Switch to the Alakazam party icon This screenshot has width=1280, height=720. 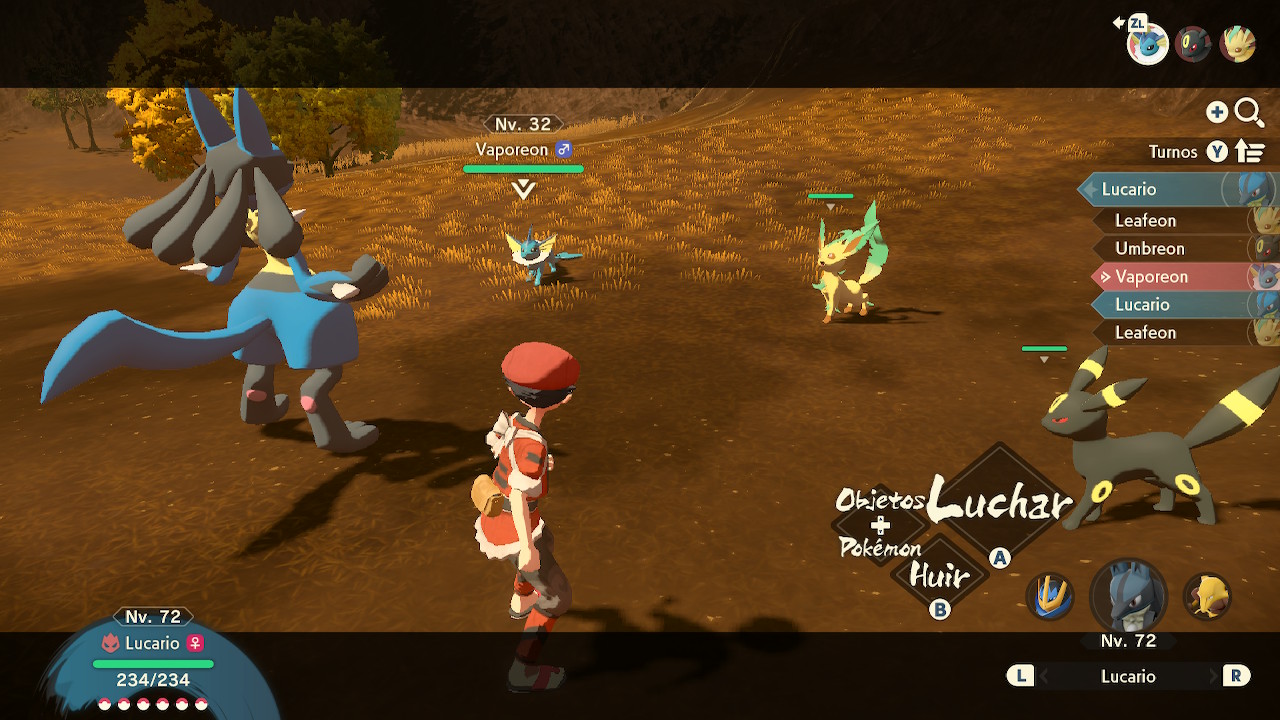click(1207, 597)
